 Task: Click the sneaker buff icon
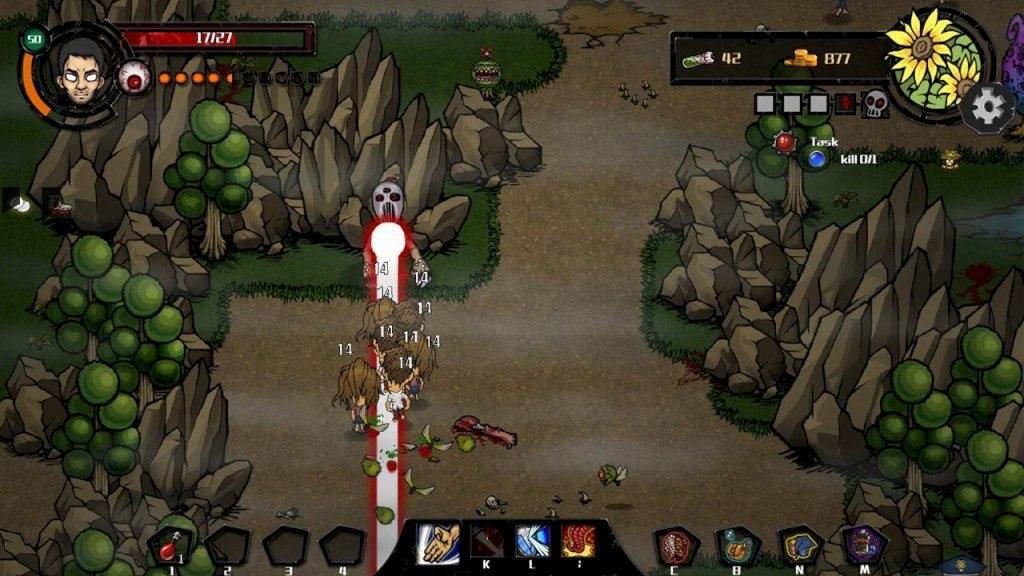click(x=58, y=203)
